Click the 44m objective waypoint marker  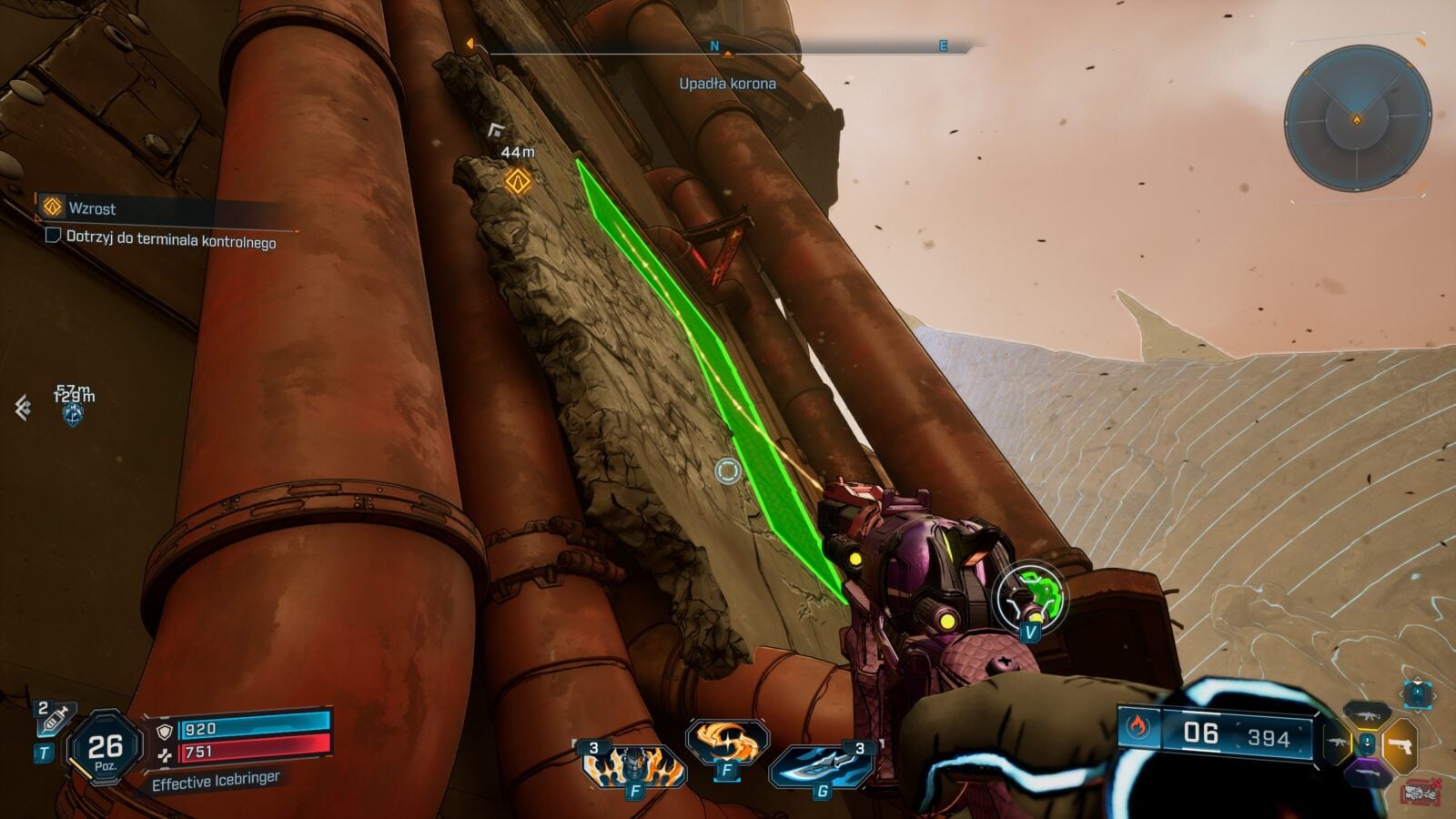point(518,181)
